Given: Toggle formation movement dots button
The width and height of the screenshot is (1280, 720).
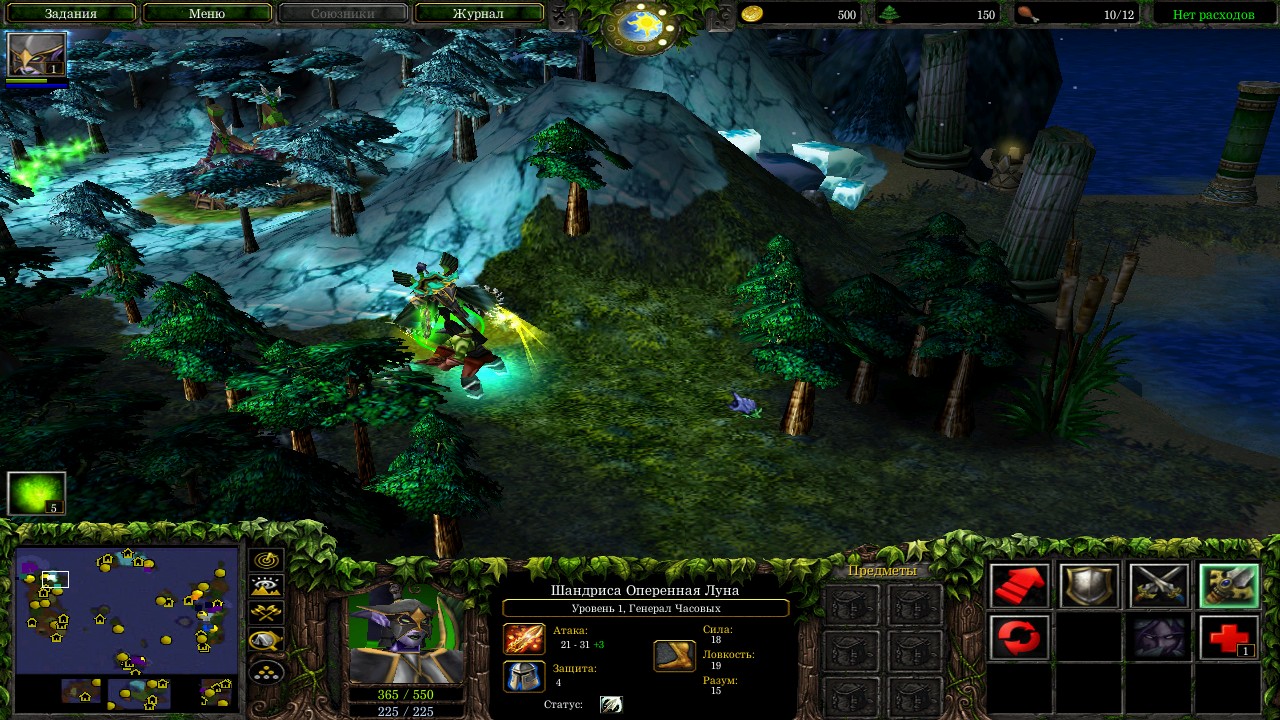Looking at the screenshot, I should [x=267, y=670].
